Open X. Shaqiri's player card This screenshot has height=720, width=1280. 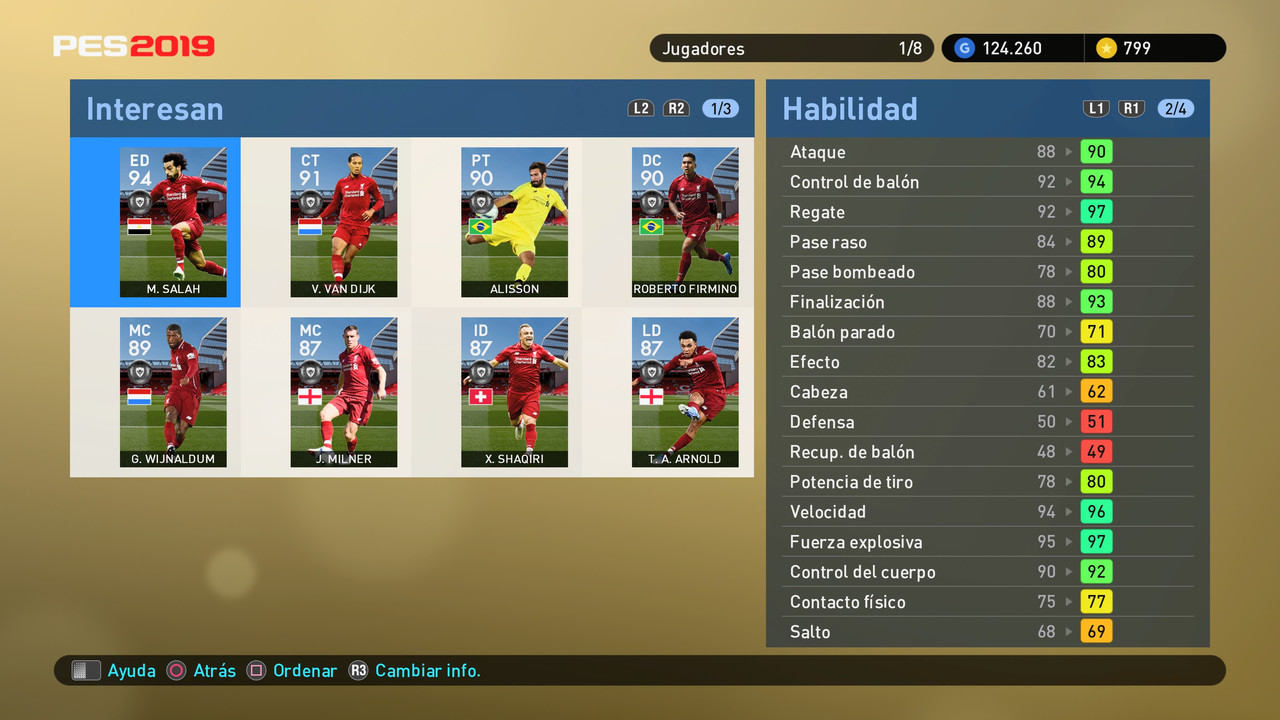pyautogui.click(x=514, y=392)
